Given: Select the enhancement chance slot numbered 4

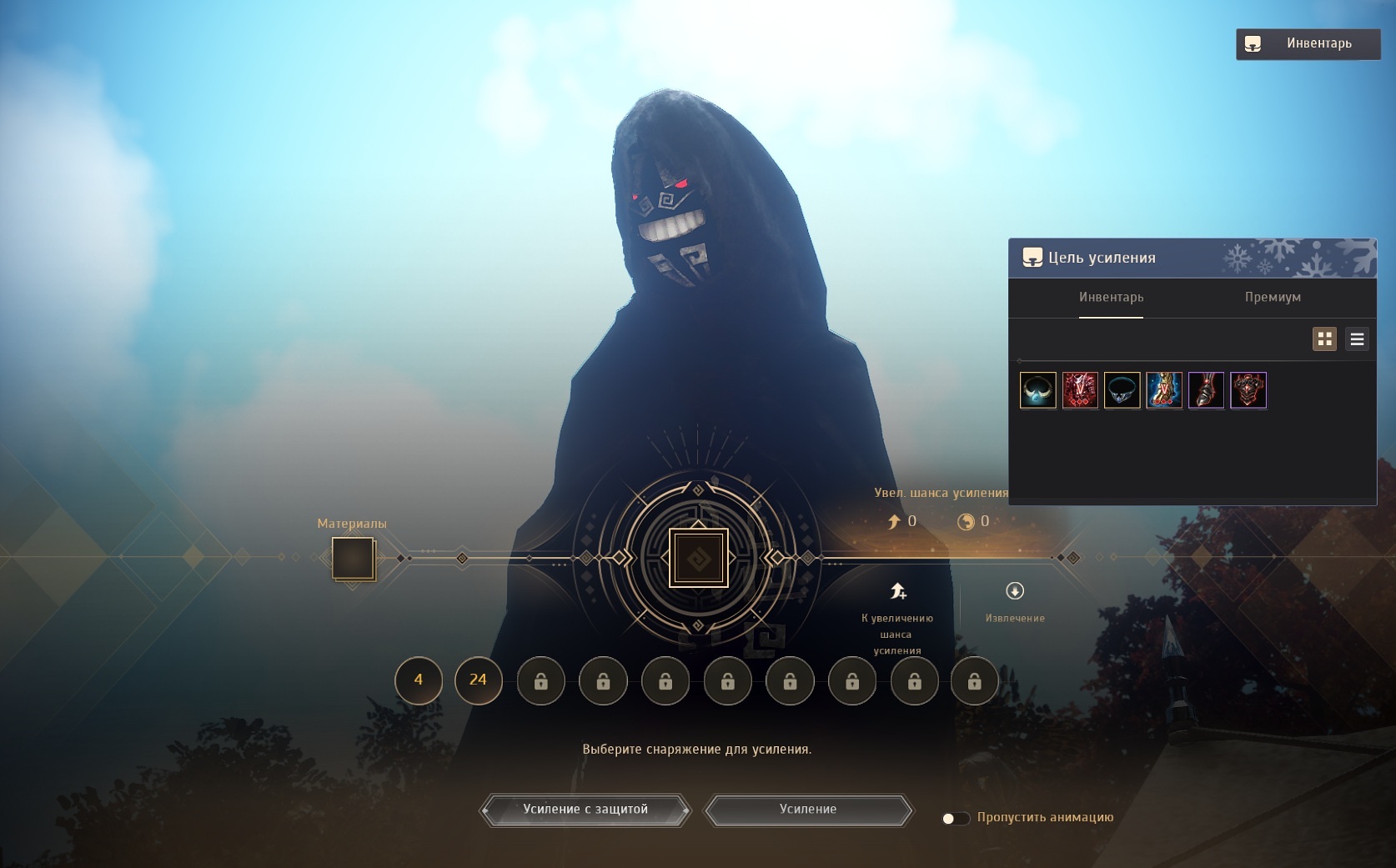Looking at the screenshot, I should pyautogui.click(x=419, y=680).
